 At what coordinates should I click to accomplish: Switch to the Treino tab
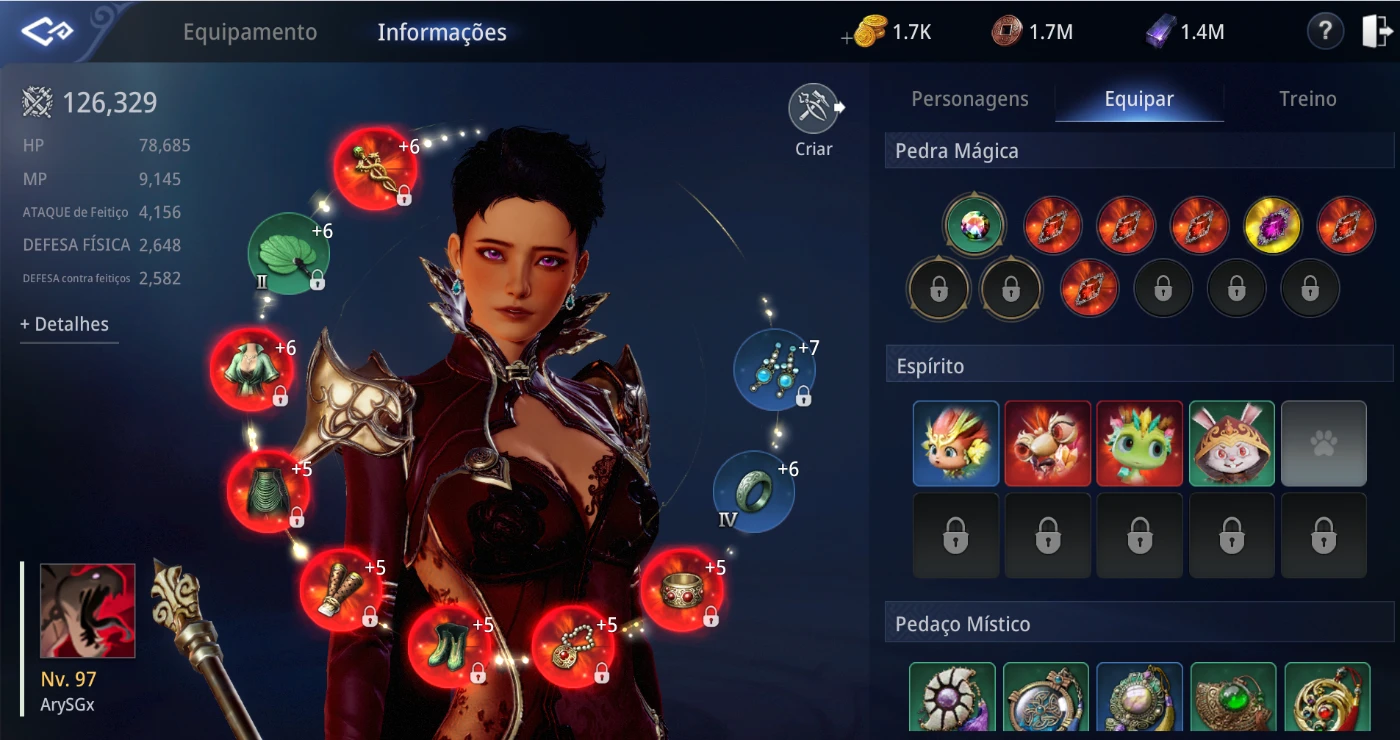1307,99
